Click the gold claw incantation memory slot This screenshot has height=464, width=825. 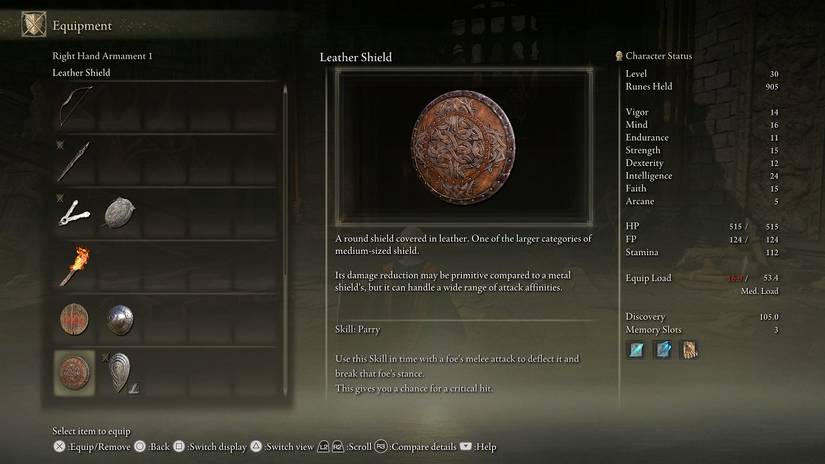tap(688, 350)
